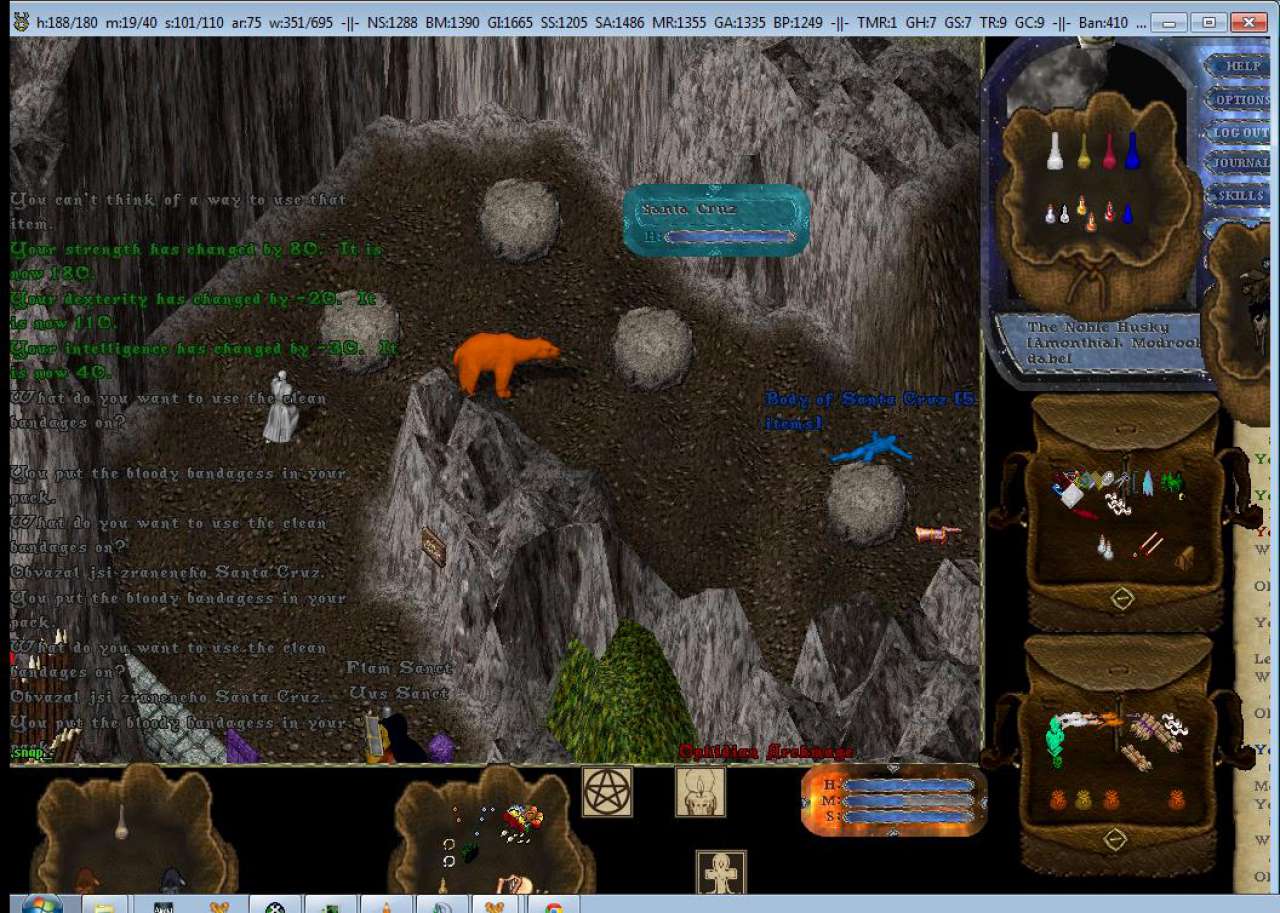Select the large white bottle in the pouch

pyautogui.click(x=1054, y=152)
